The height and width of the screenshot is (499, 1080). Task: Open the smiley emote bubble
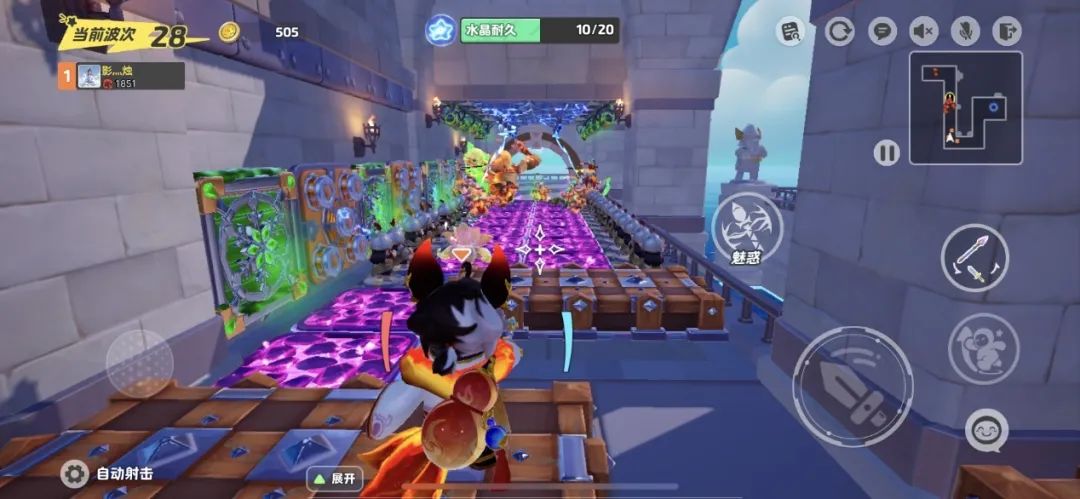coord(986,430)
